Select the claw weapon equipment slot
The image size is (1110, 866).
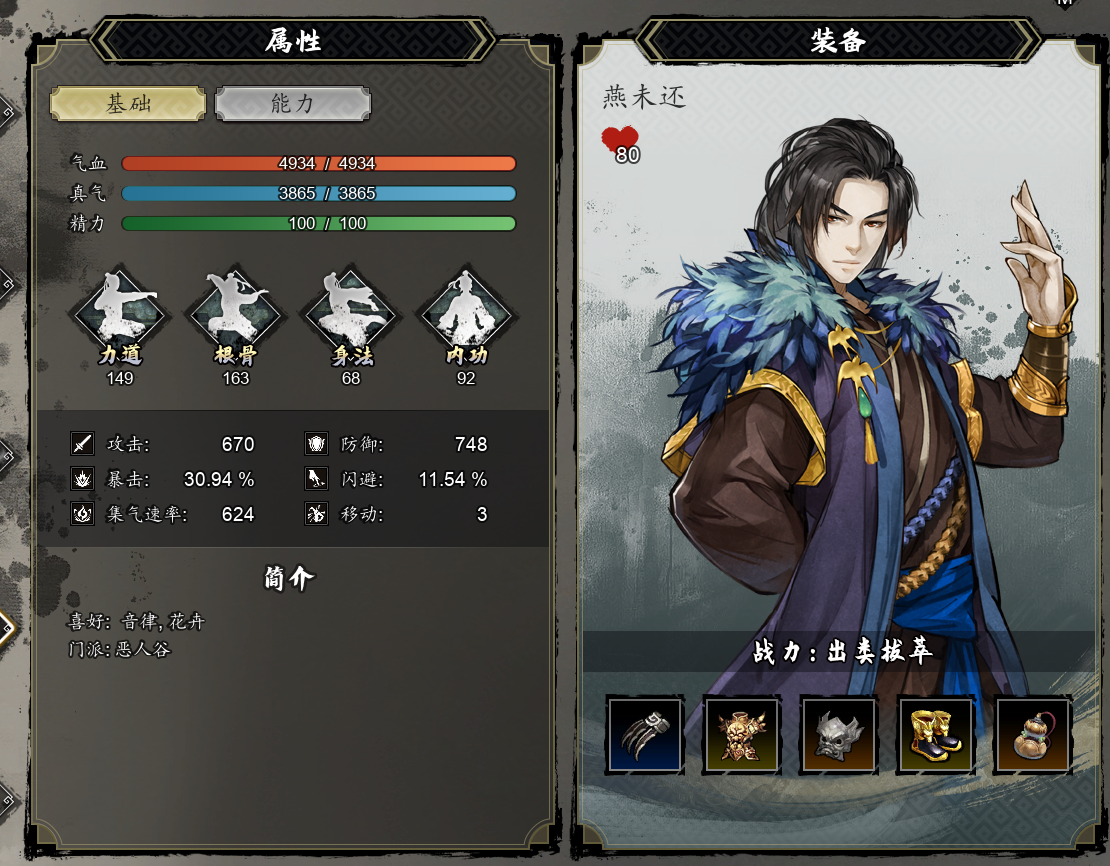(645, 736)
